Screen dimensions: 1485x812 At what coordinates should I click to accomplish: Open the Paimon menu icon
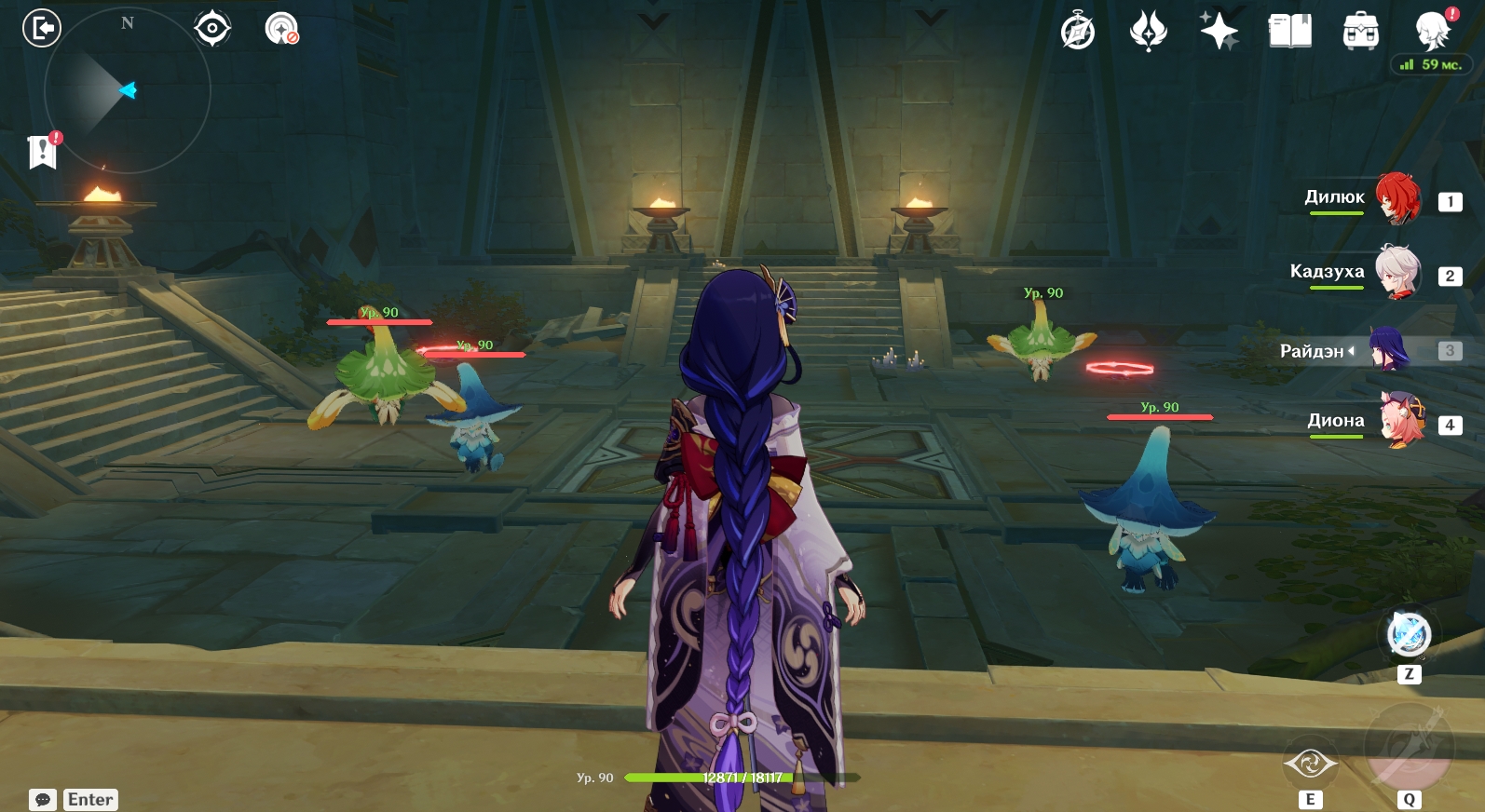[1432, 31]
